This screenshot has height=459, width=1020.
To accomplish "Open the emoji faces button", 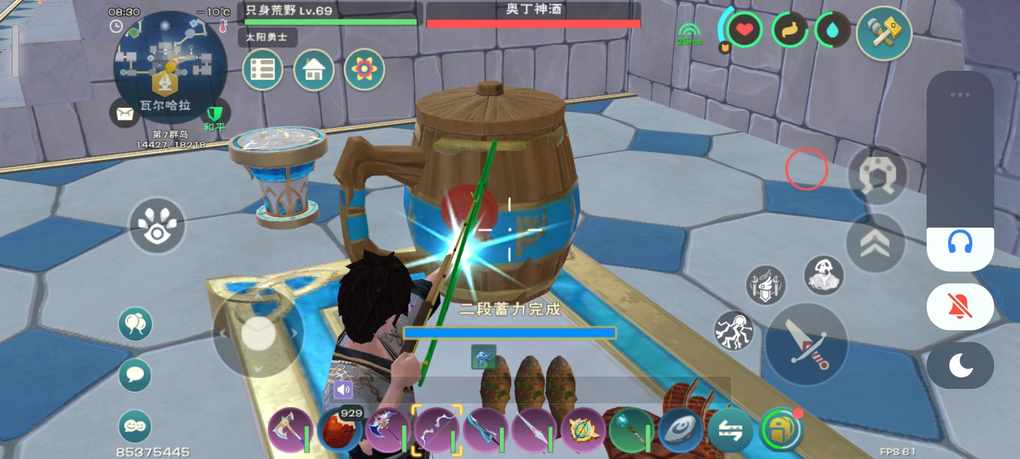I will coord(134,426).
